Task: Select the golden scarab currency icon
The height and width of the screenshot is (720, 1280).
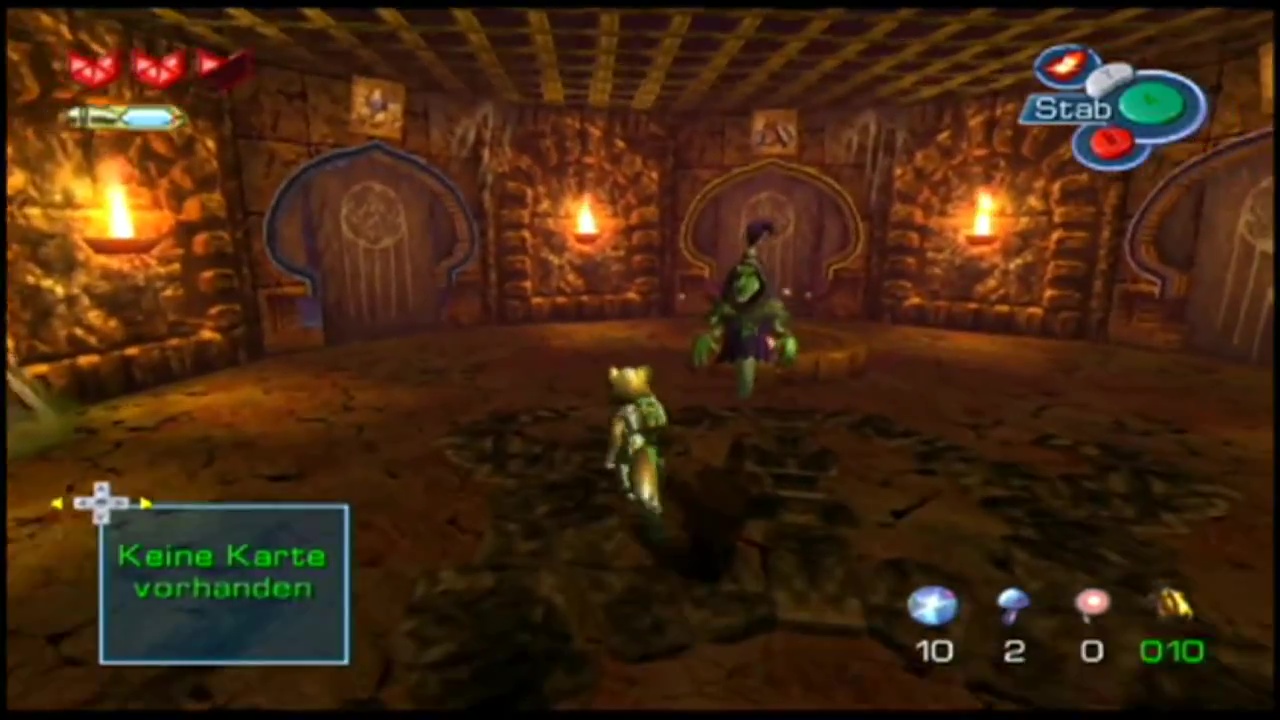Action: tap(1172, 603)
